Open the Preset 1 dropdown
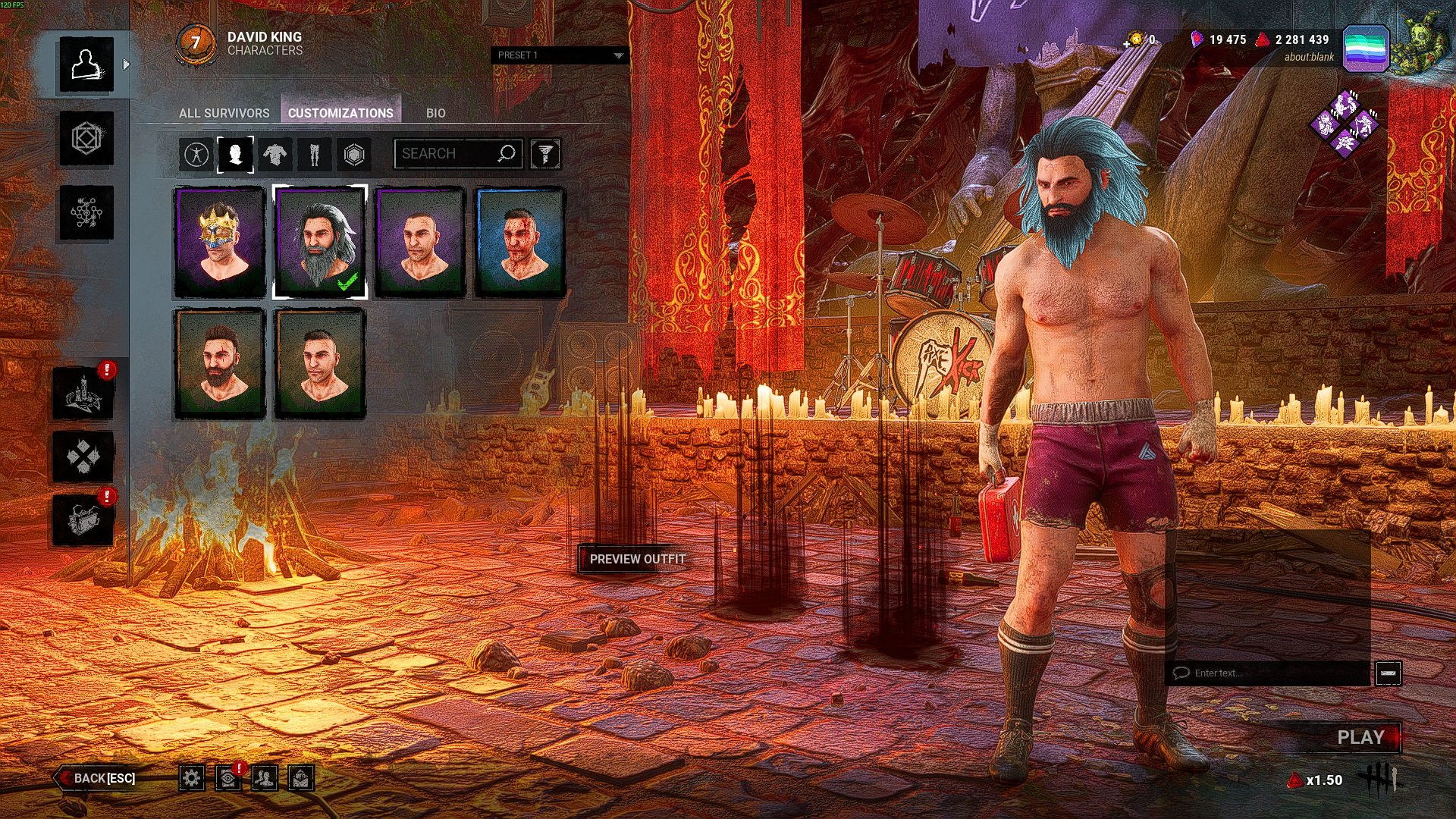This screenshot has width=1456, height=819. click(x=560, y=55)
